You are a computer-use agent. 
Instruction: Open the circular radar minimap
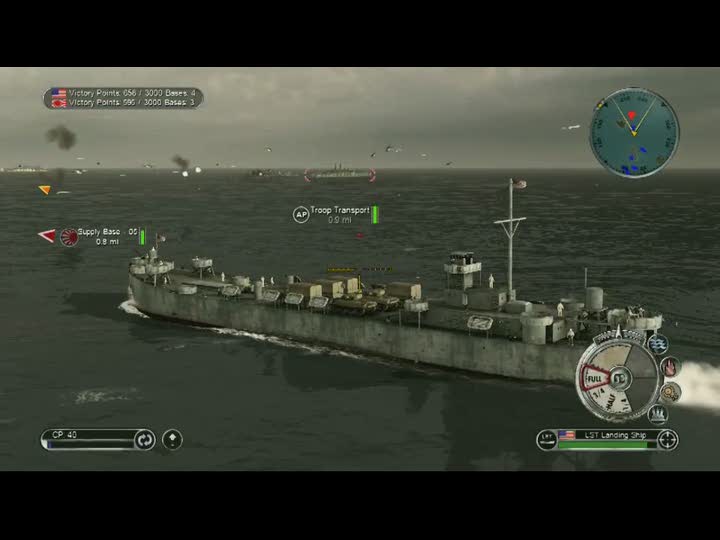[x=634, y=132]
